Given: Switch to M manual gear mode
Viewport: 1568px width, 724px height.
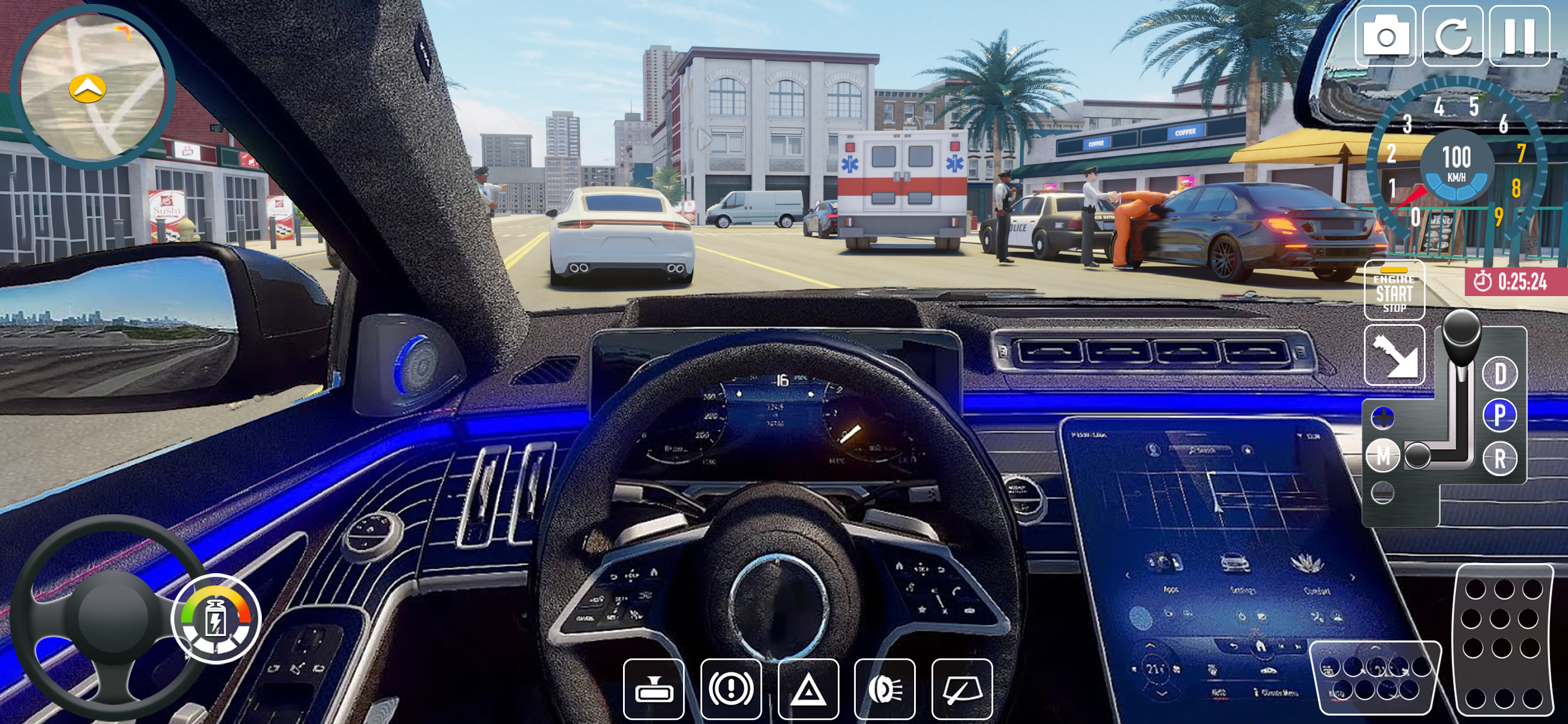Looking at the screenshot, I should click(1383, 455).
